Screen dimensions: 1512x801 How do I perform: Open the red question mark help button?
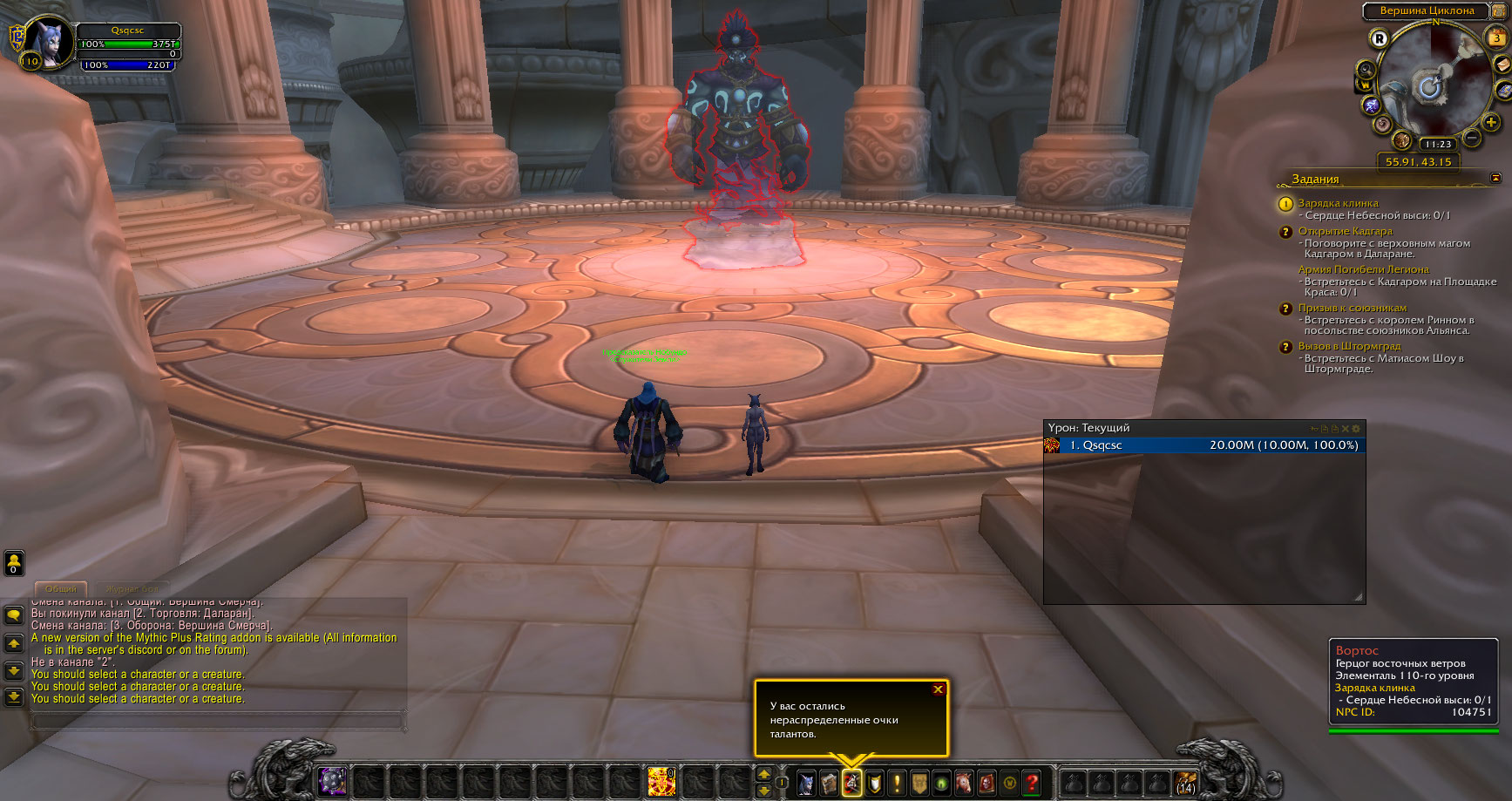point(1032,783)
